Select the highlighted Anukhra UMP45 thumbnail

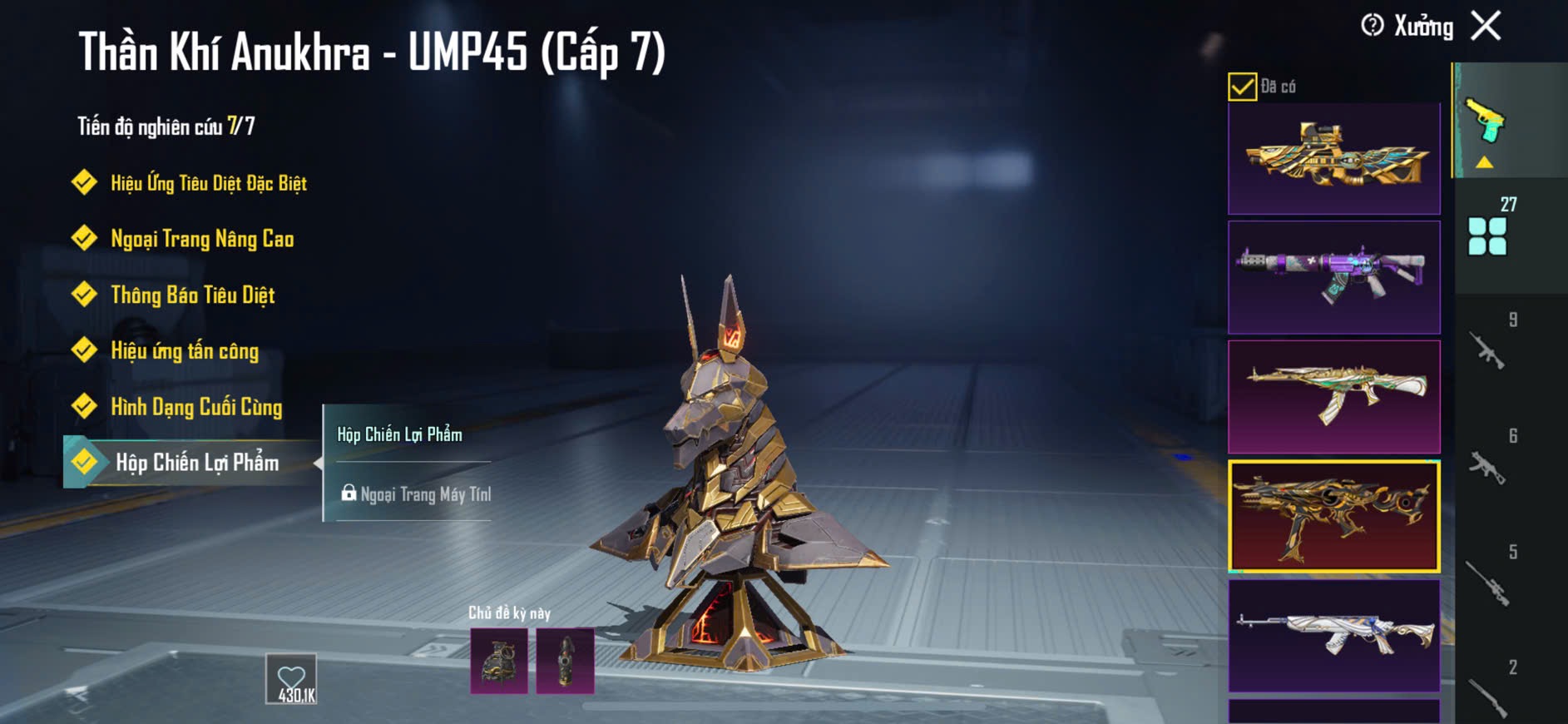point(1333,516)
